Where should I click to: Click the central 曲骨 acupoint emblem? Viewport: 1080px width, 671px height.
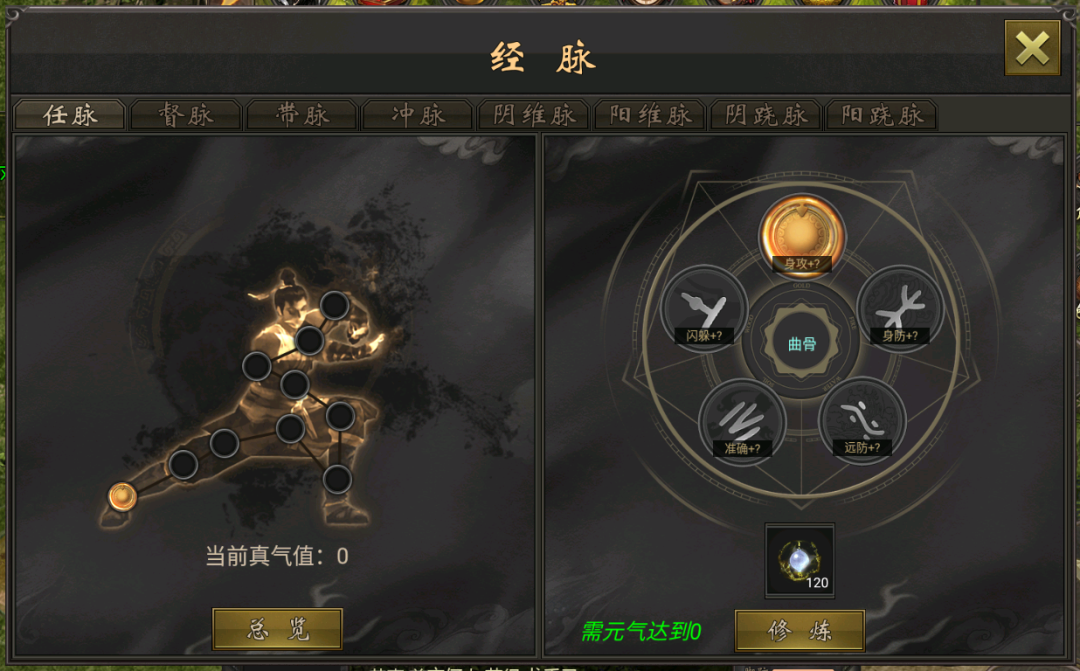[802, 344]
